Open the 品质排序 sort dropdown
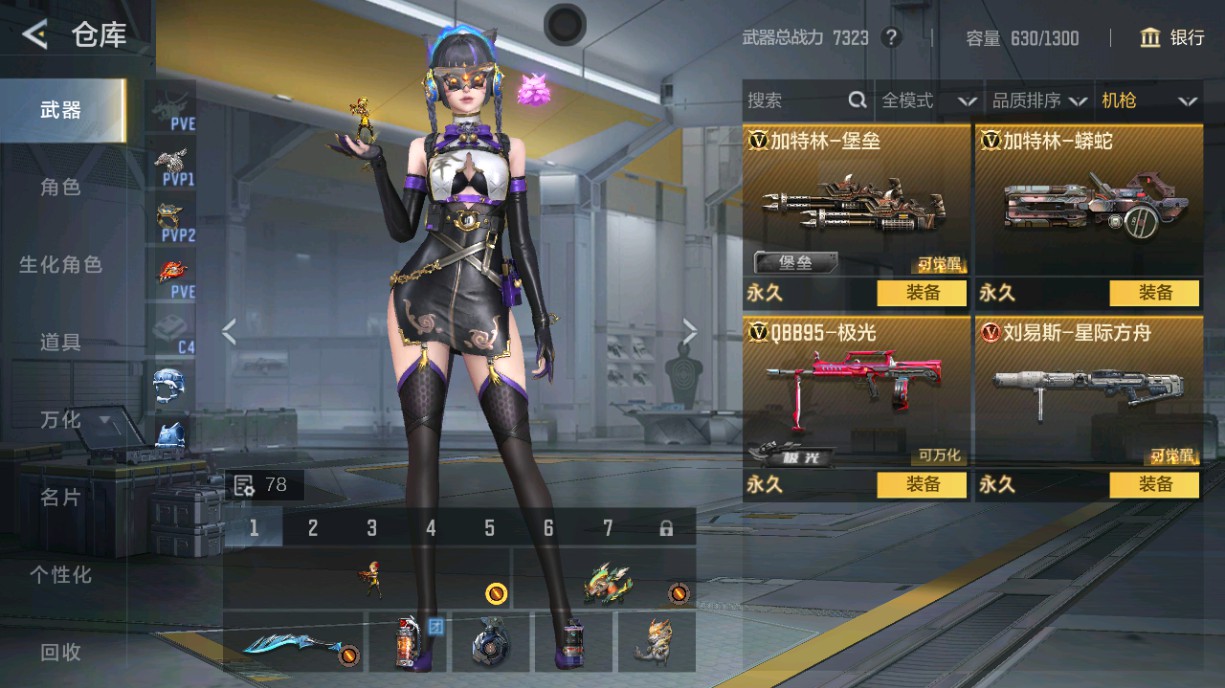The height and width of the screenshot is (688, 1225). click(1039, 100)
